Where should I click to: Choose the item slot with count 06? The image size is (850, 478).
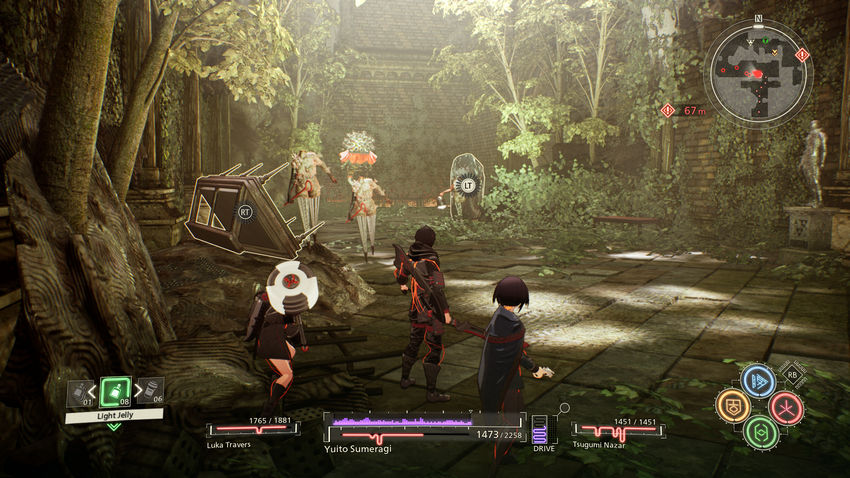pyautogui.click(x=148, y=391)
